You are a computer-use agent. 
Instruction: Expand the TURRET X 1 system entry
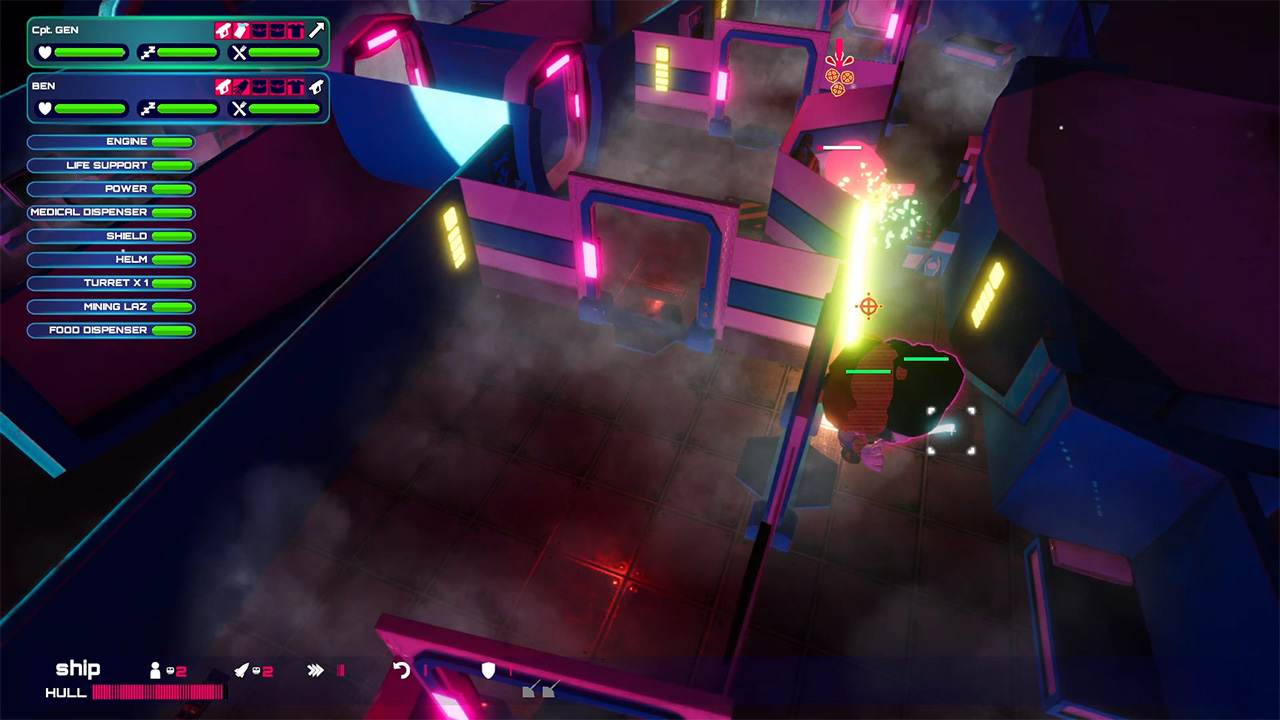pos(110,283)
